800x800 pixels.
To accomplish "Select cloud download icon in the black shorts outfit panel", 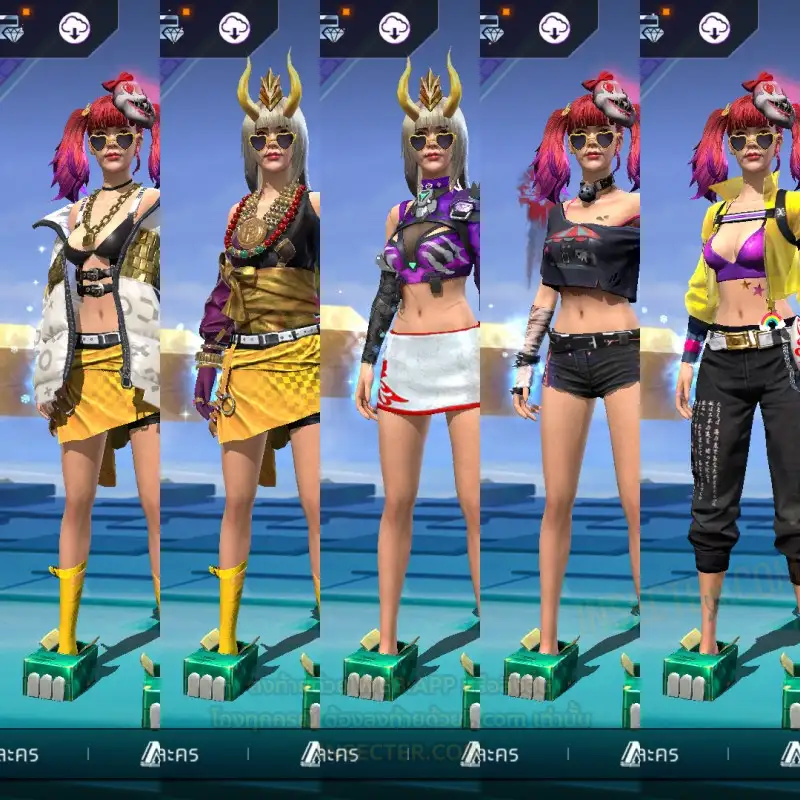I will (554, 28).
